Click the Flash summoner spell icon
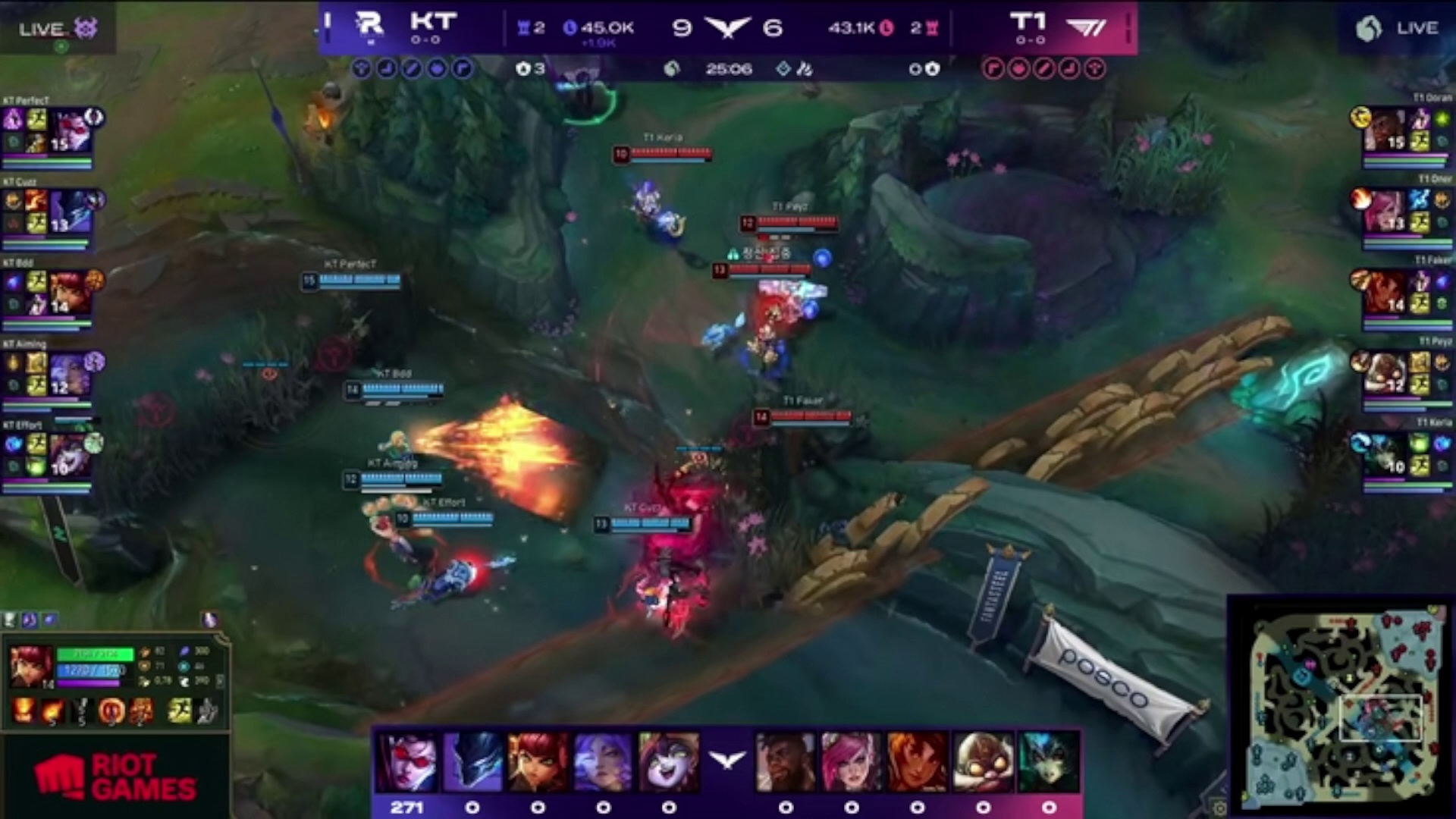This screenshot has width=1456, height=819. (179, 711)
